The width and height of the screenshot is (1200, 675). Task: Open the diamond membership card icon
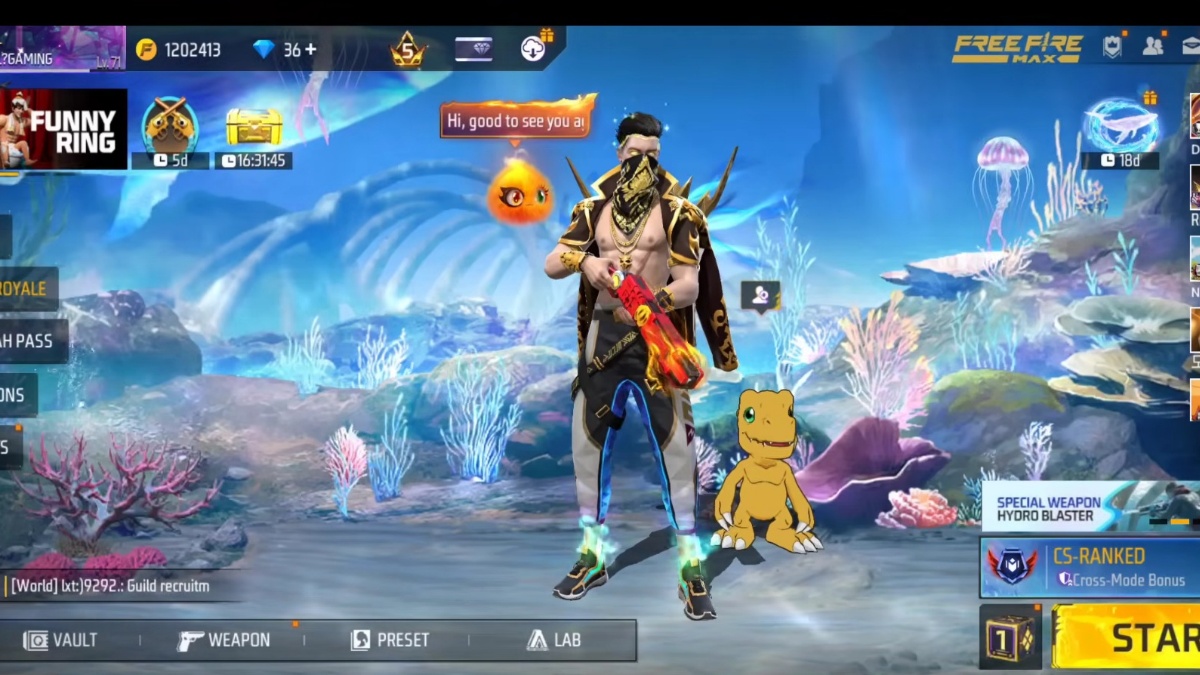click(x=473, y=49)
